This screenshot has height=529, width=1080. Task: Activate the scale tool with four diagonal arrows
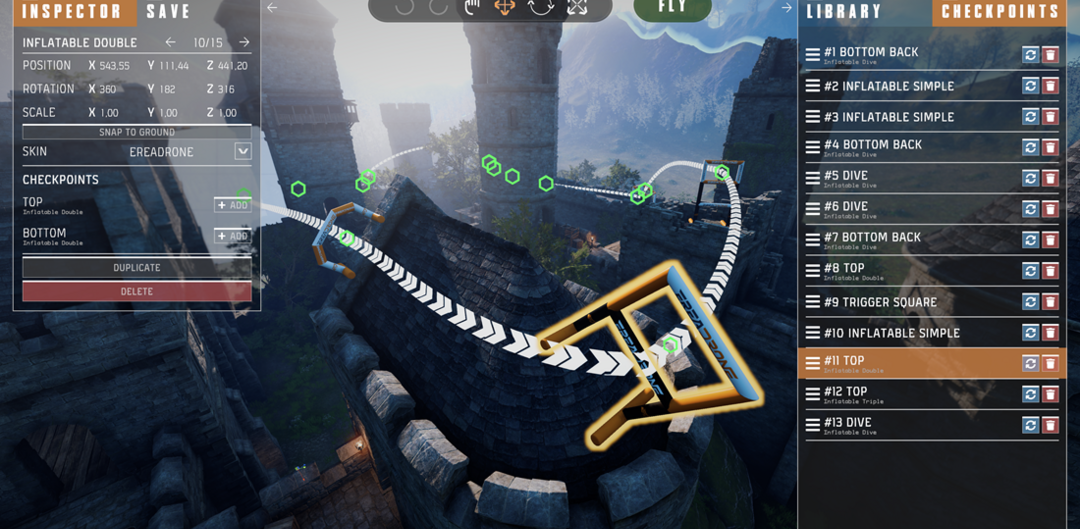[577, 8]
